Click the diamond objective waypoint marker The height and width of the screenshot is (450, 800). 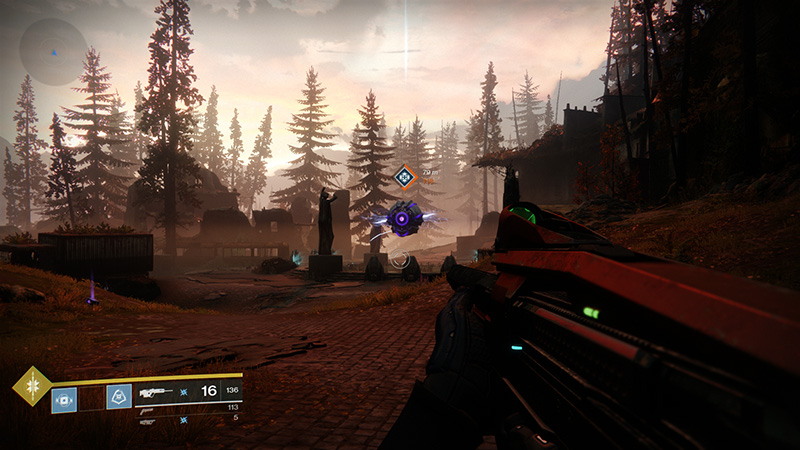[x=404, y=177]
